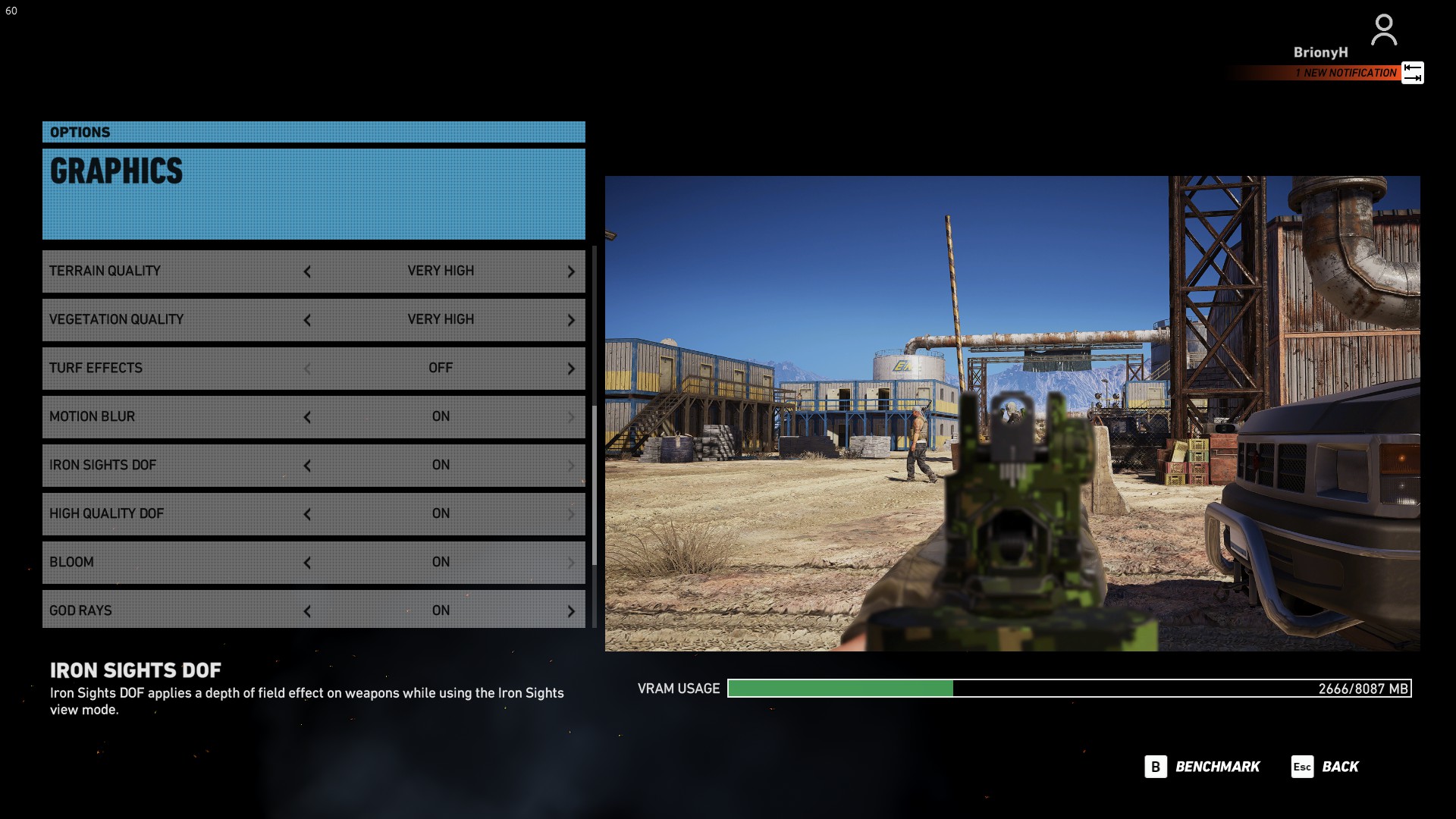Image resolution: width=1456 pixels, height=819 pixels.
Task: Decrease Vegetation Quality using the left arrow
Action: tap(307, 320)
